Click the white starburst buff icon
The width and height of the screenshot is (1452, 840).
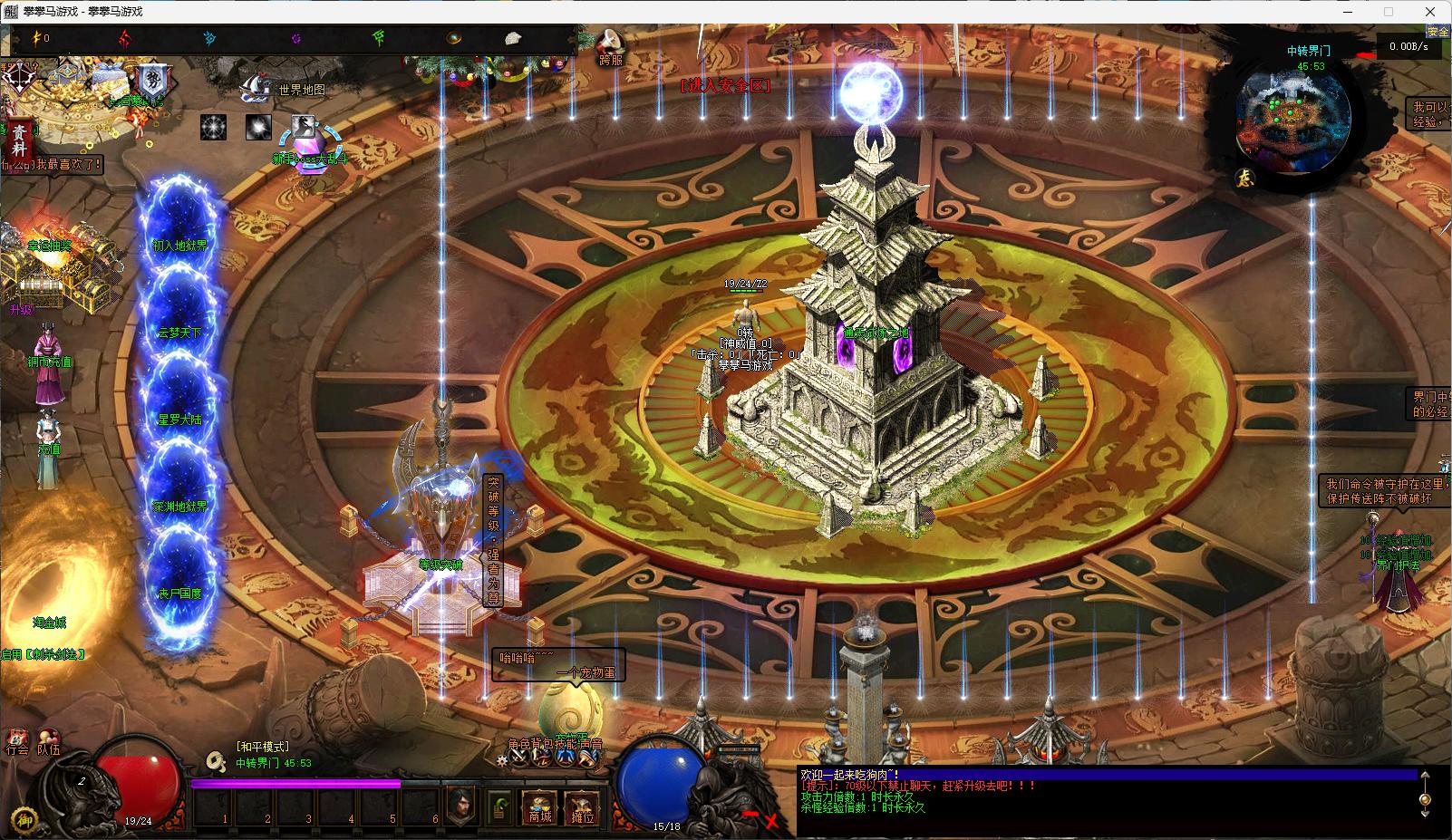(x=214, y=127)
